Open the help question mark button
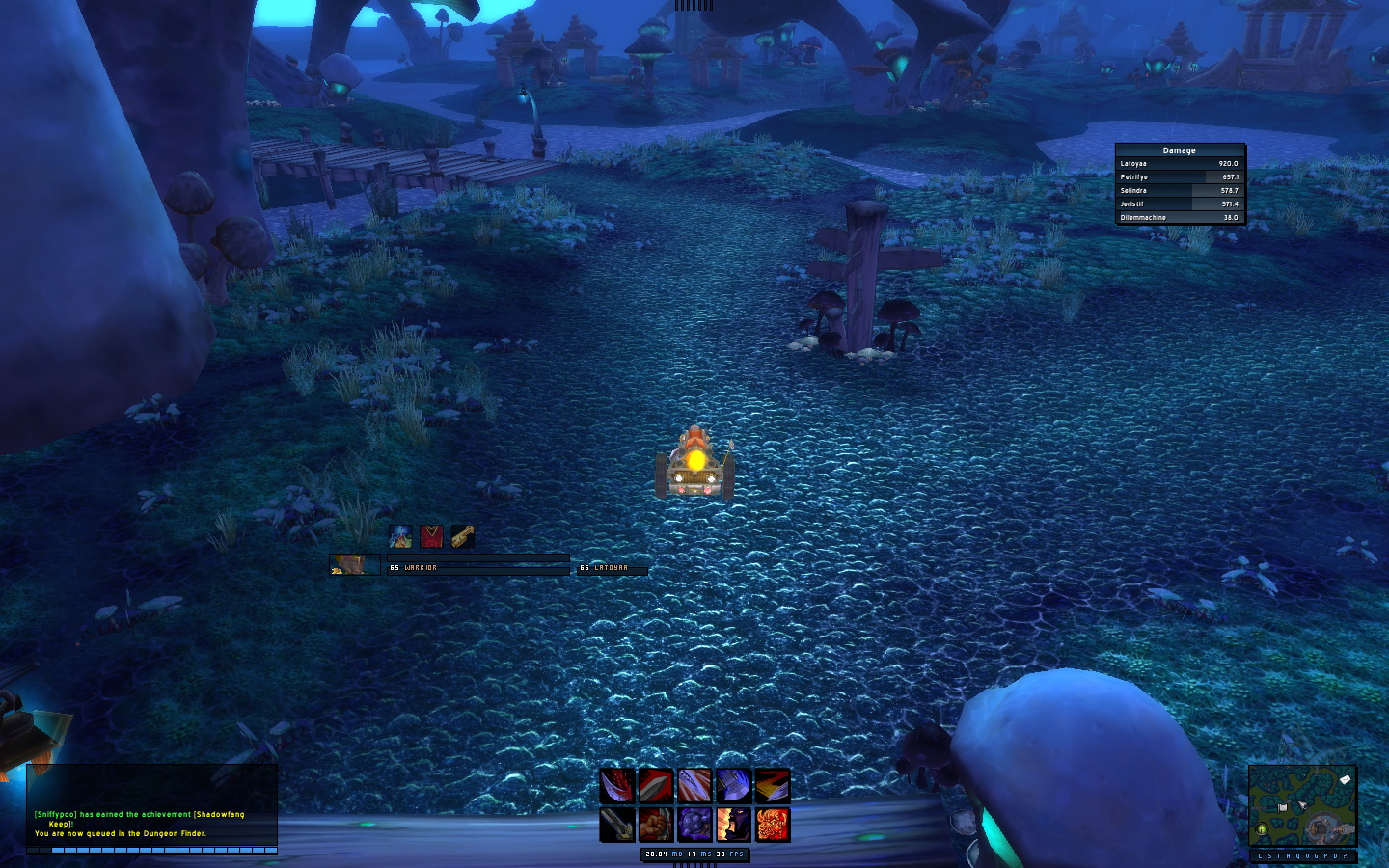Viewport: 1389px width, 868px height. click(x=1346, y=856)
